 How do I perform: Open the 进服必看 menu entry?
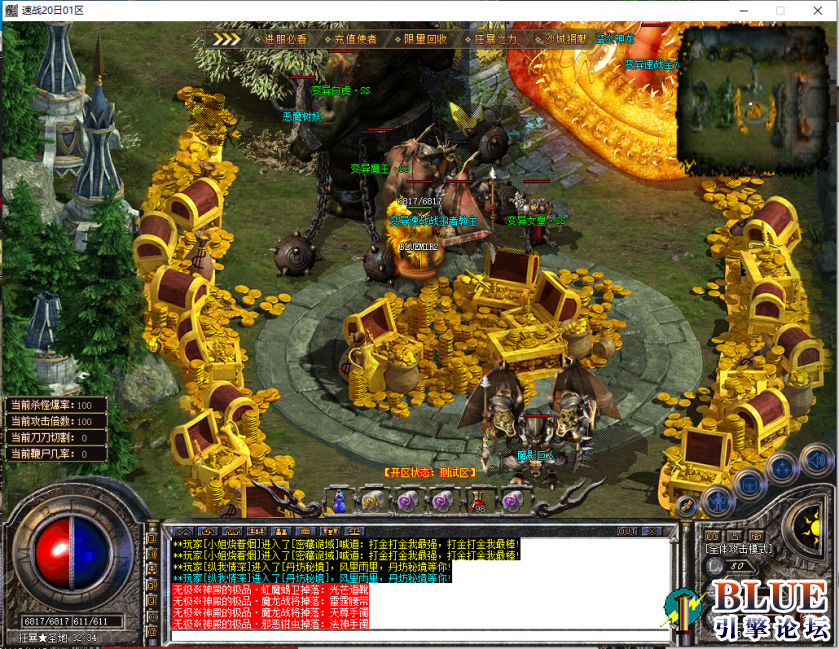[285, 39]
